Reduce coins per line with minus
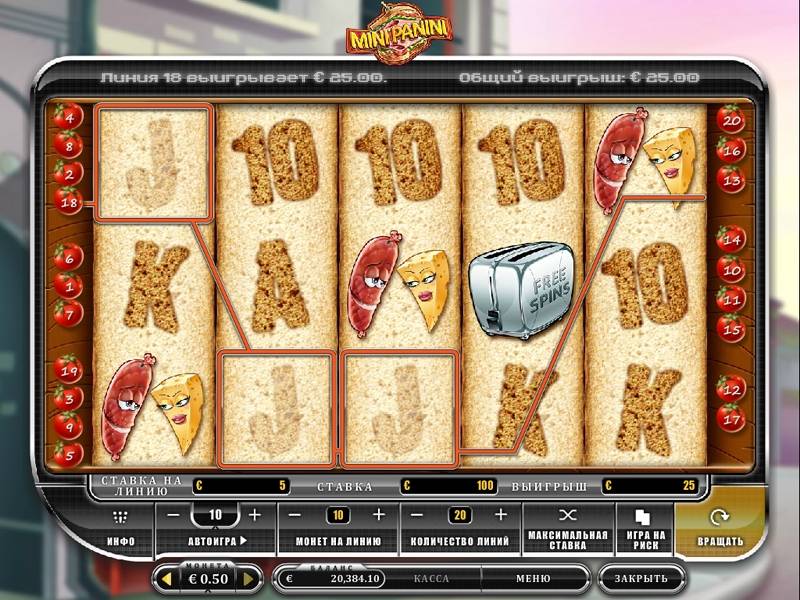 [x=296, y=515]
